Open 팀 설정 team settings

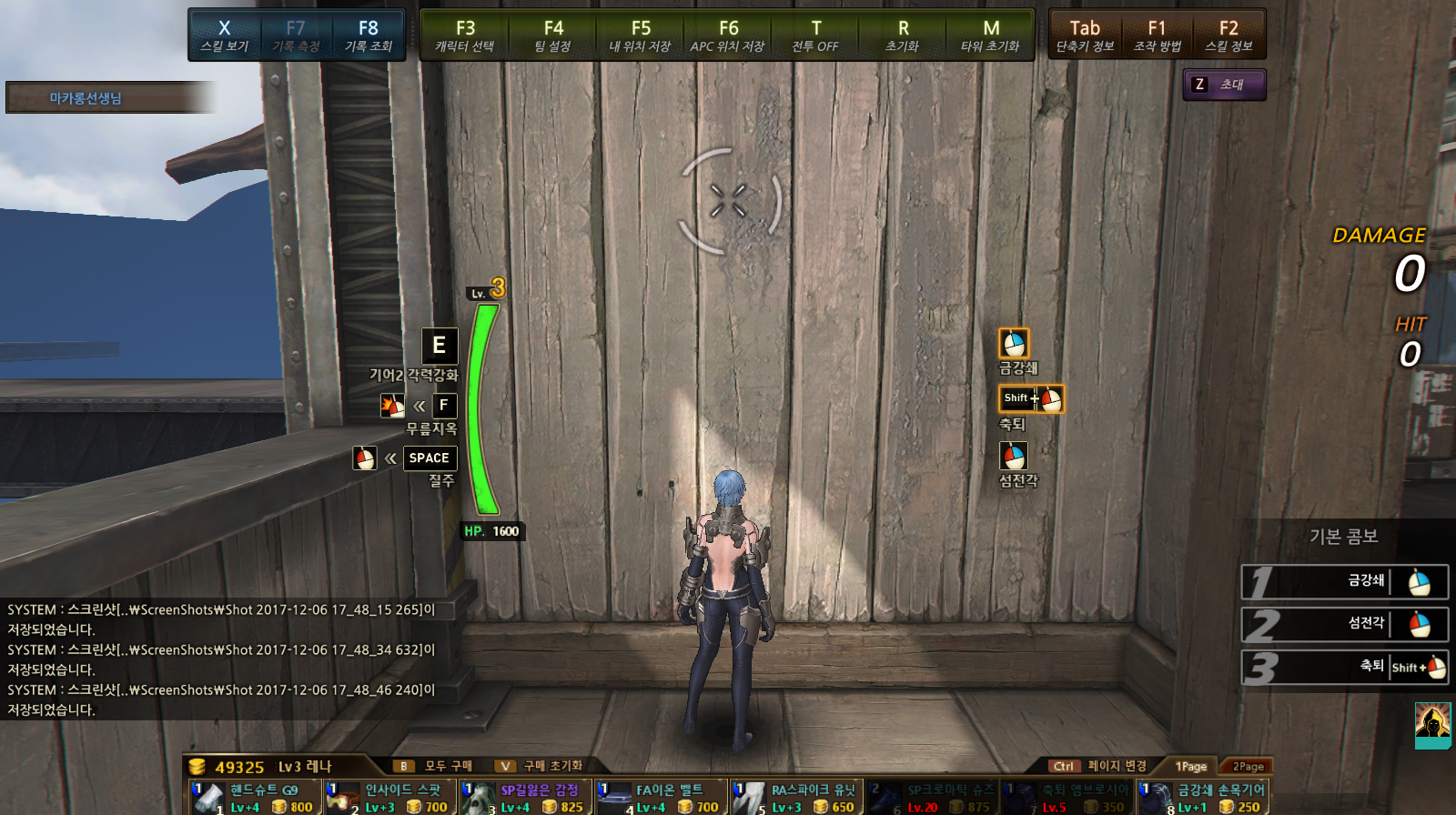click(x=553, y=35)
